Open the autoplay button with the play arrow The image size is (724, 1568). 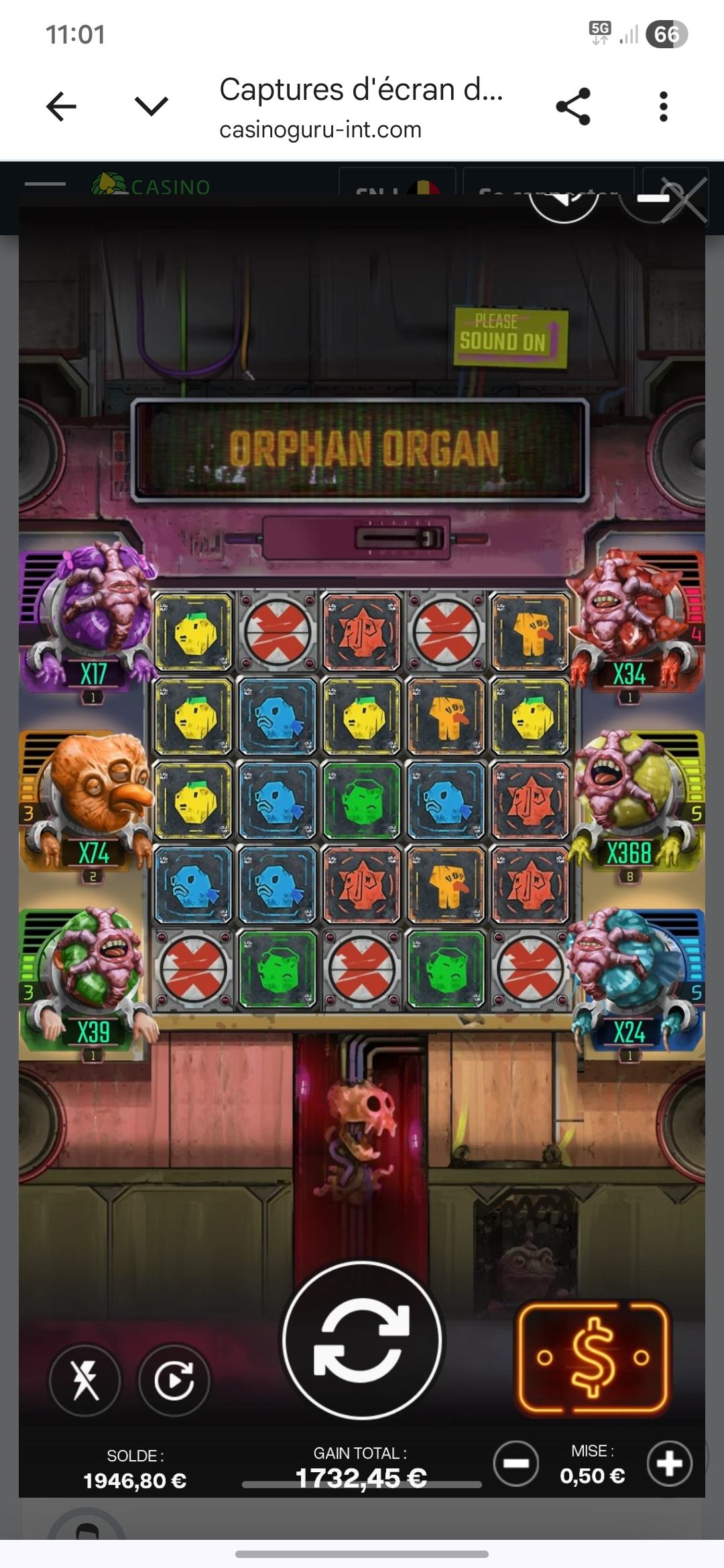point(174,1380)
